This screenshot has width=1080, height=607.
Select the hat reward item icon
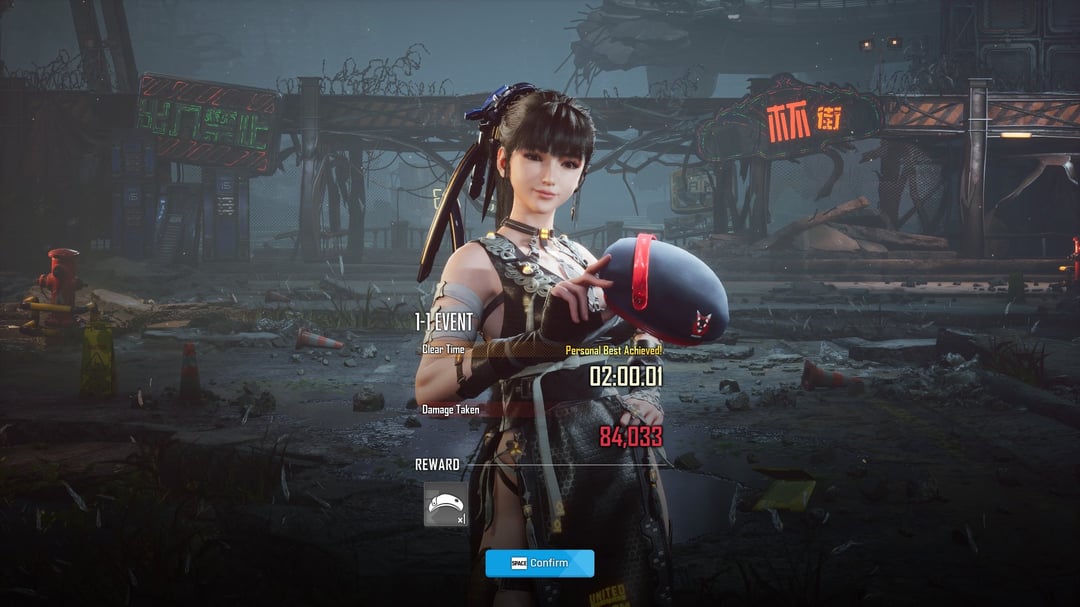tap(445, 504)
